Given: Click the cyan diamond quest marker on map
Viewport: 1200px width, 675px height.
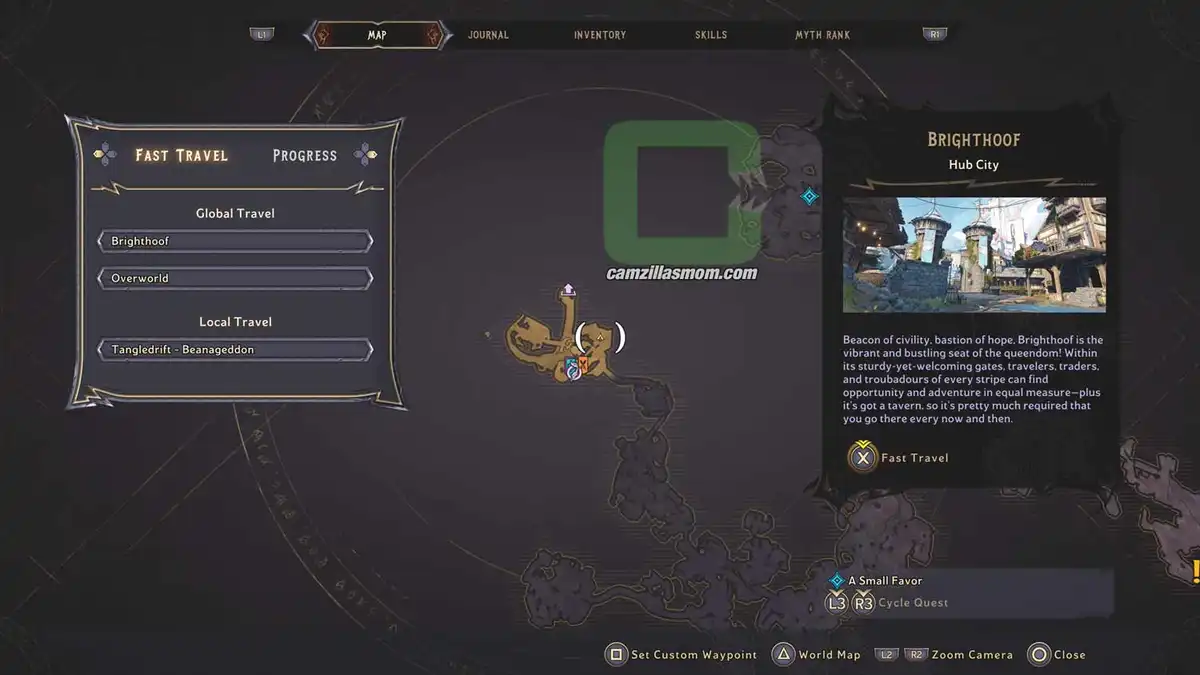Looking at the screenshot, I should coord(810,196).
